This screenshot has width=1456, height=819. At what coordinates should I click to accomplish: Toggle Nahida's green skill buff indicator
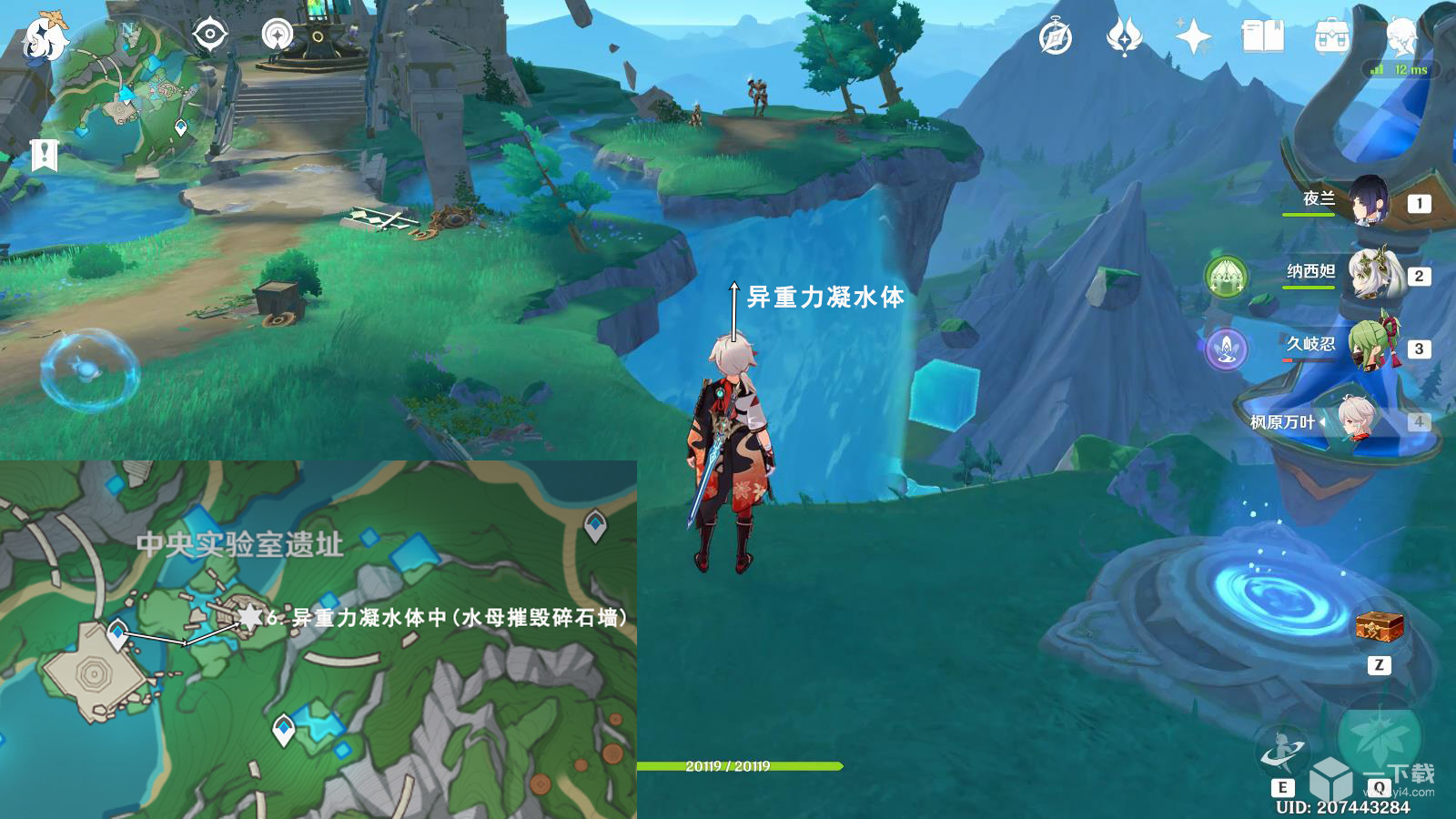(x=1227, y=274)
